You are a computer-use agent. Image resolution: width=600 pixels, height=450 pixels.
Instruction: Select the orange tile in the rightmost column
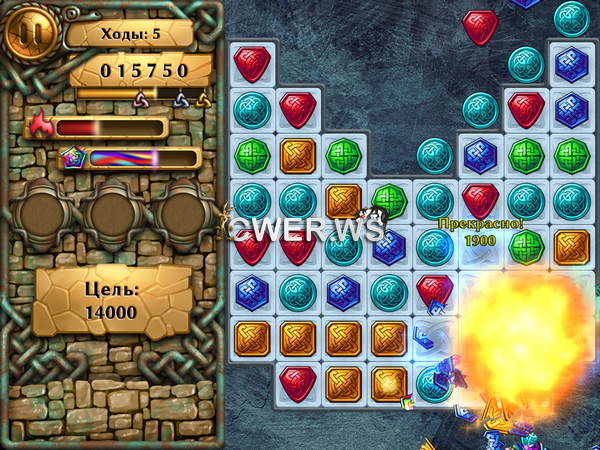(x=571, y=246)
